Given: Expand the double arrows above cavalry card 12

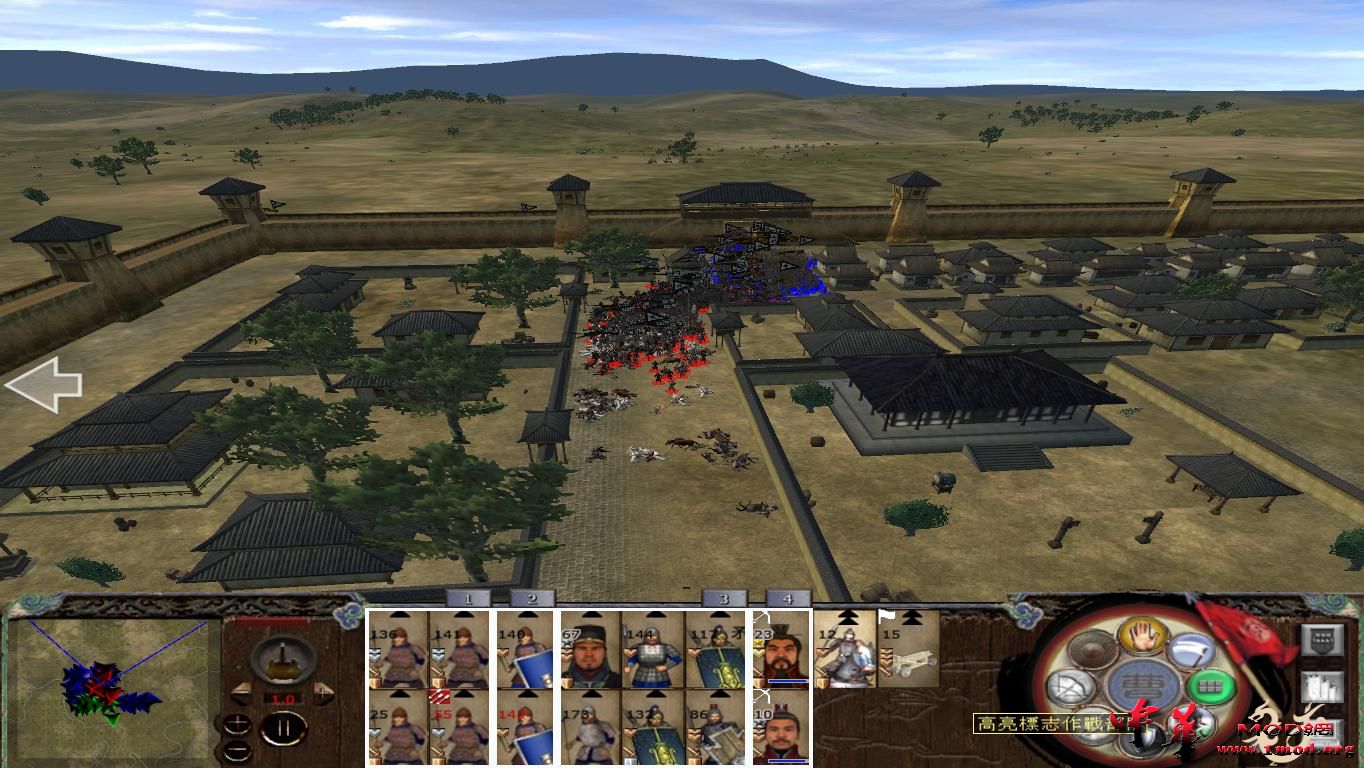Looking at the screenshot, I should [x=848, y=617].
